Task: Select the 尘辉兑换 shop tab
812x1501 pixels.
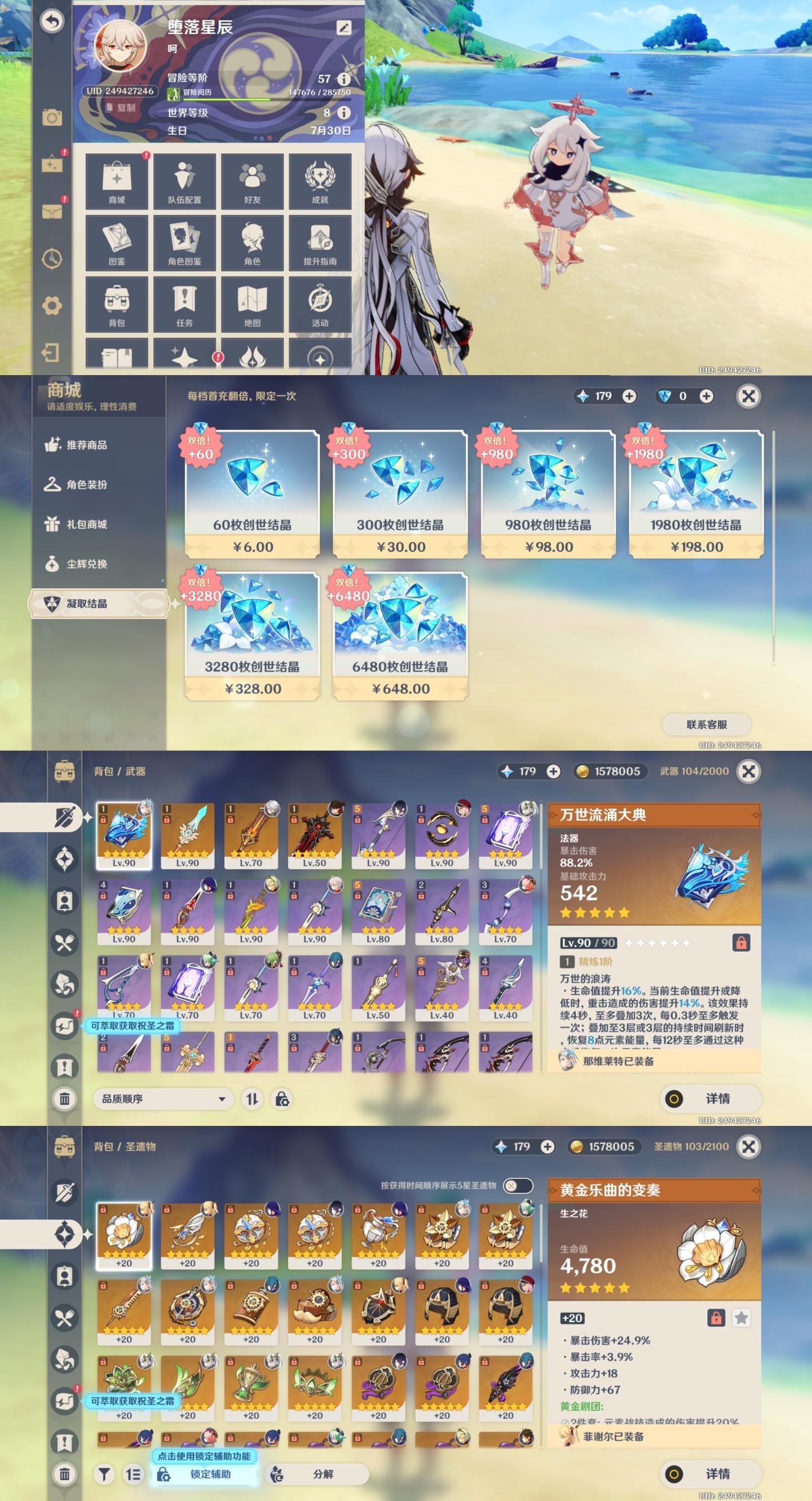Action: [x=86, y=564]
